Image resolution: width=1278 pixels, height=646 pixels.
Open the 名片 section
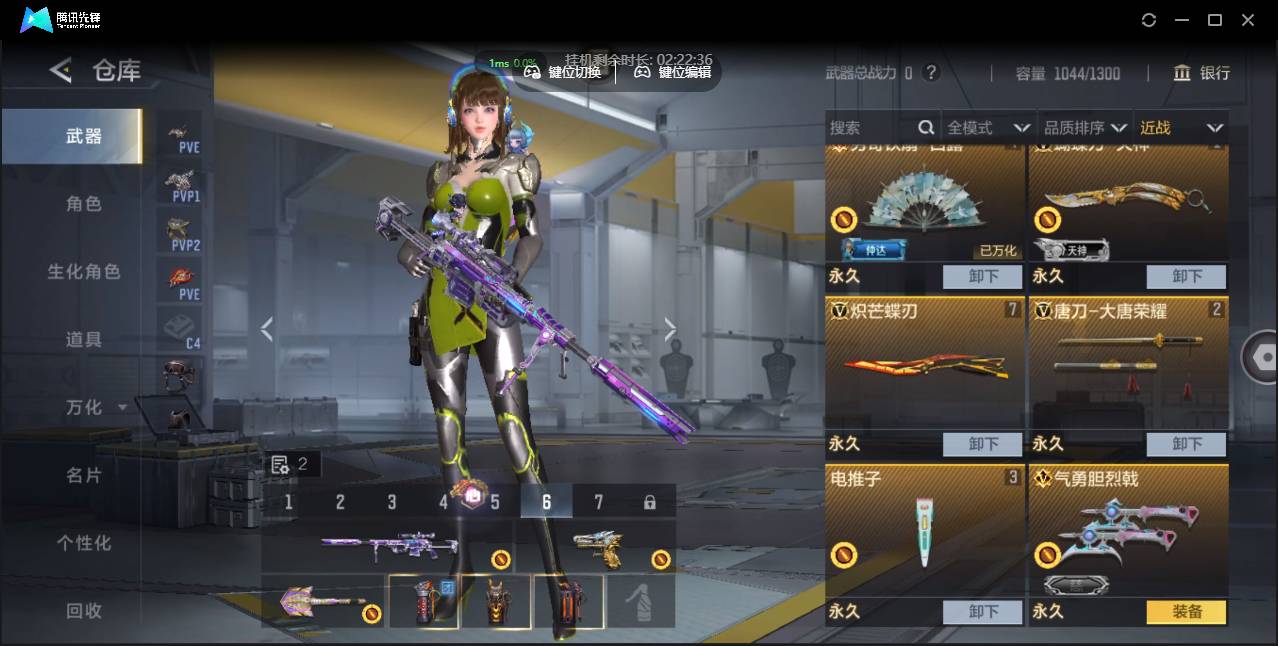84,475
